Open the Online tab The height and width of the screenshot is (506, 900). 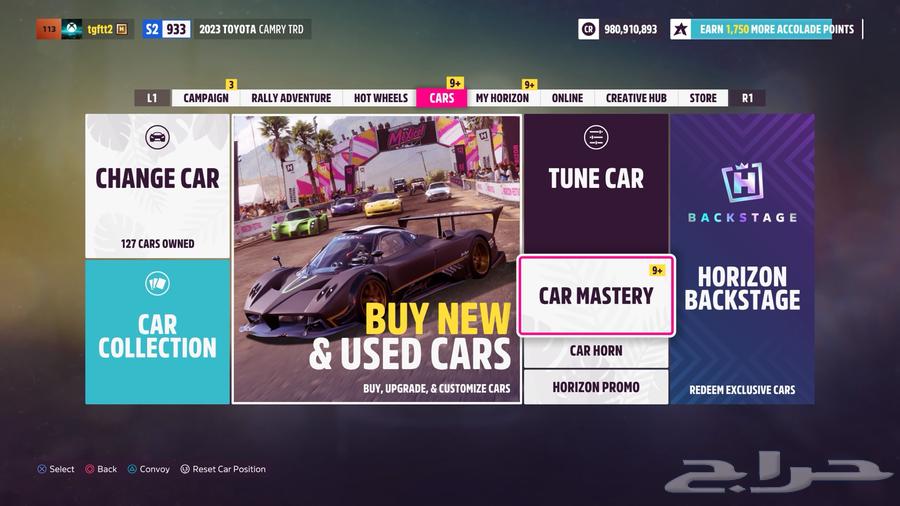click(x=567, y=98)
